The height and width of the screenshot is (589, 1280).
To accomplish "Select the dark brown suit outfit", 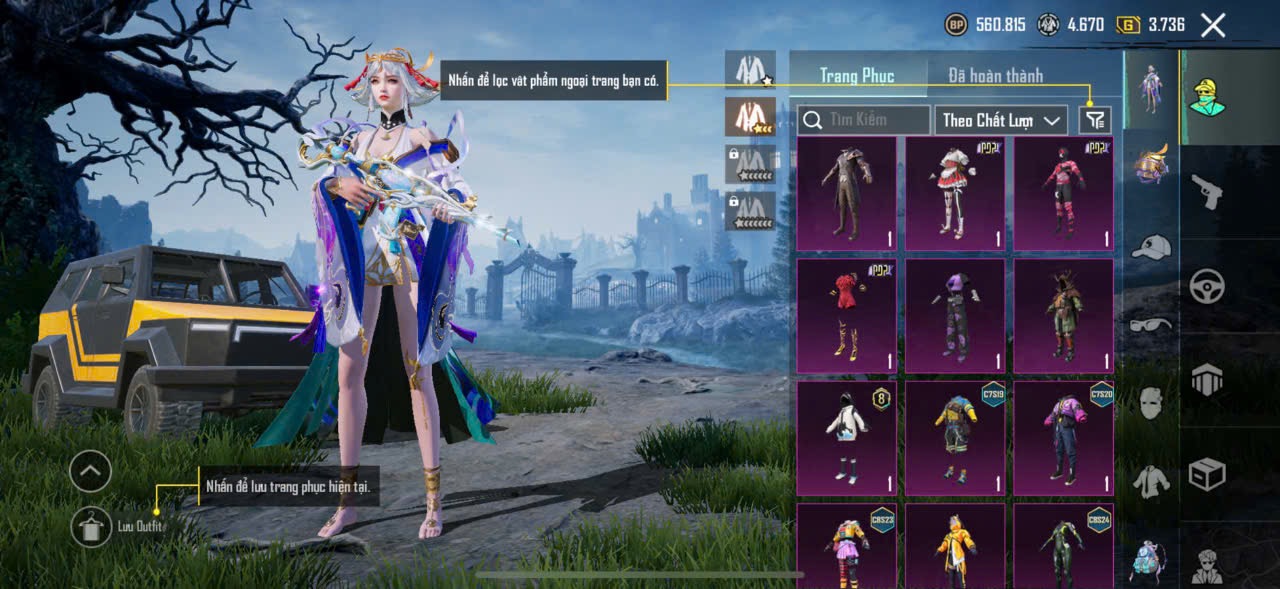I will tap(847, 193).
